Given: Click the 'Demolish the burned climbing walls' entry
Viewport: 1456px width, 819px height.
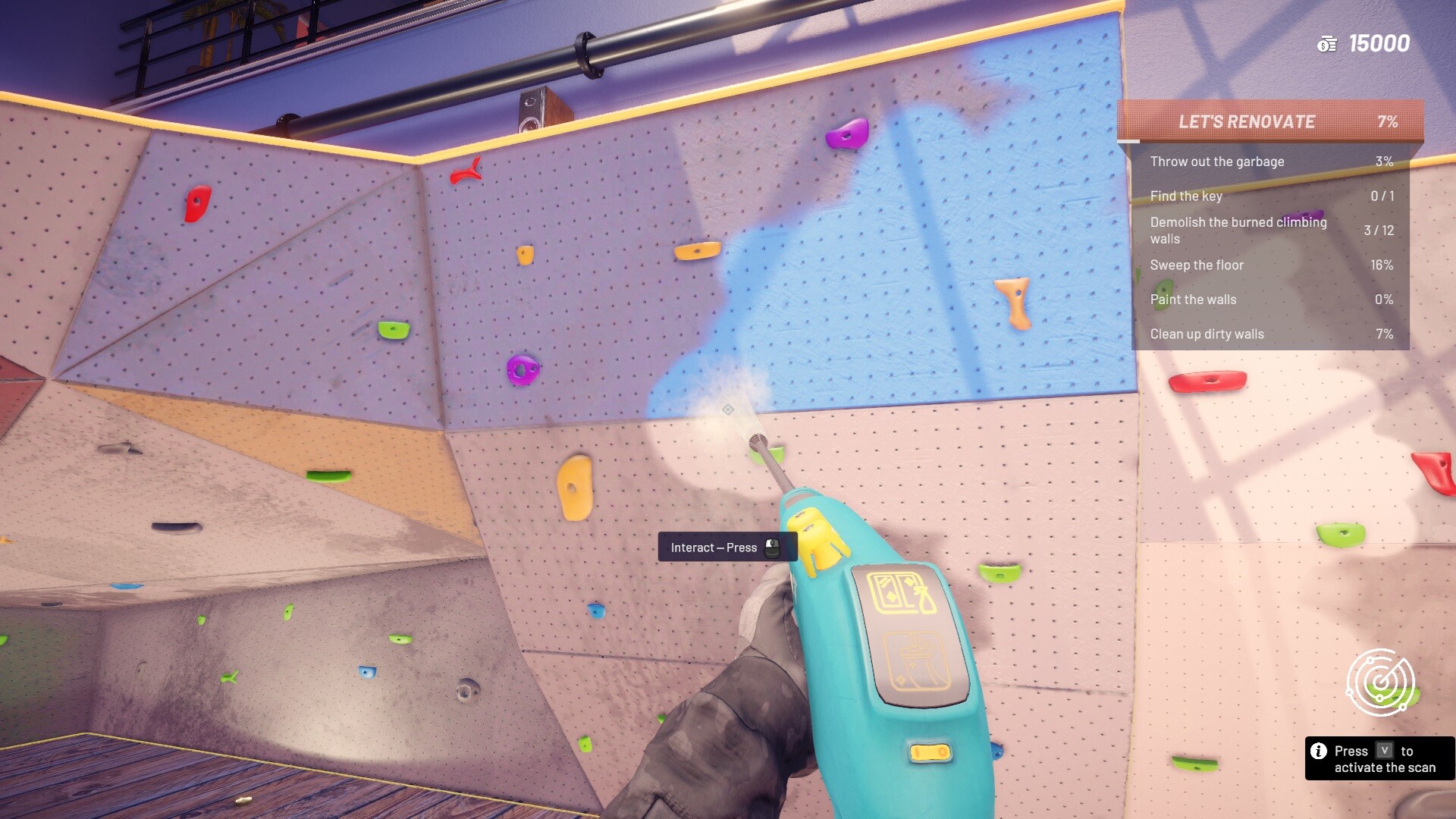Looking at the screenshot, I should click(x=1238, y=230).
